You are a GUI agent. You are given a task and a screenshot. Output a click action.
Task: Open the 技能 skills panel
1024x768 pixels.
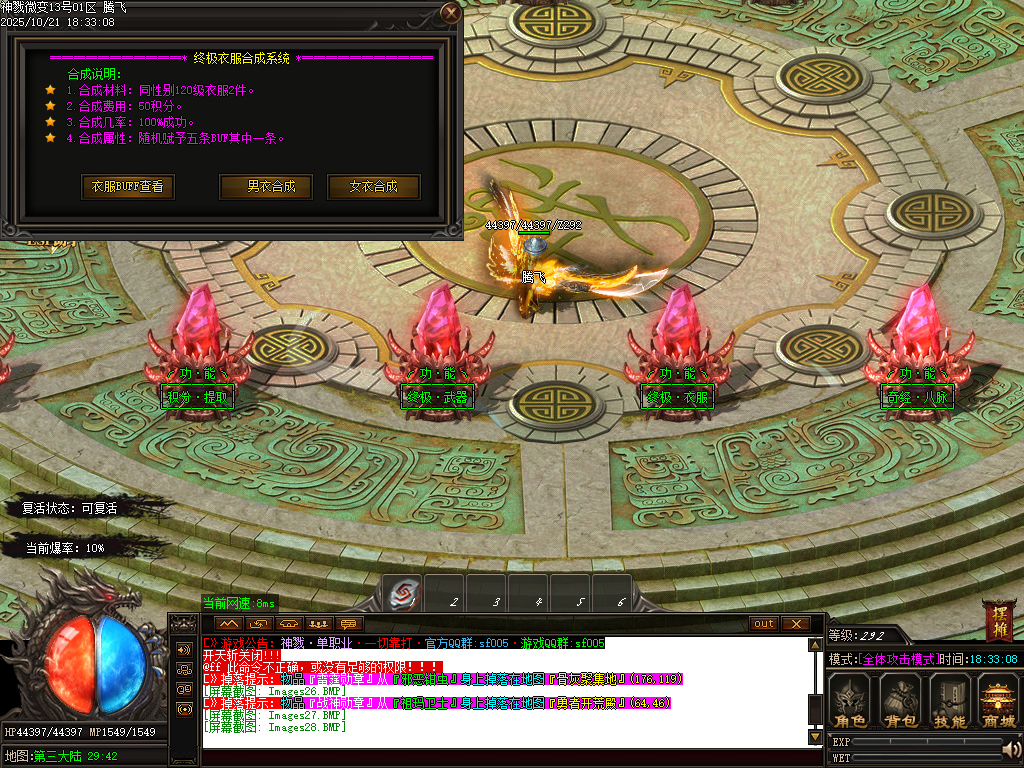(949, 700)
